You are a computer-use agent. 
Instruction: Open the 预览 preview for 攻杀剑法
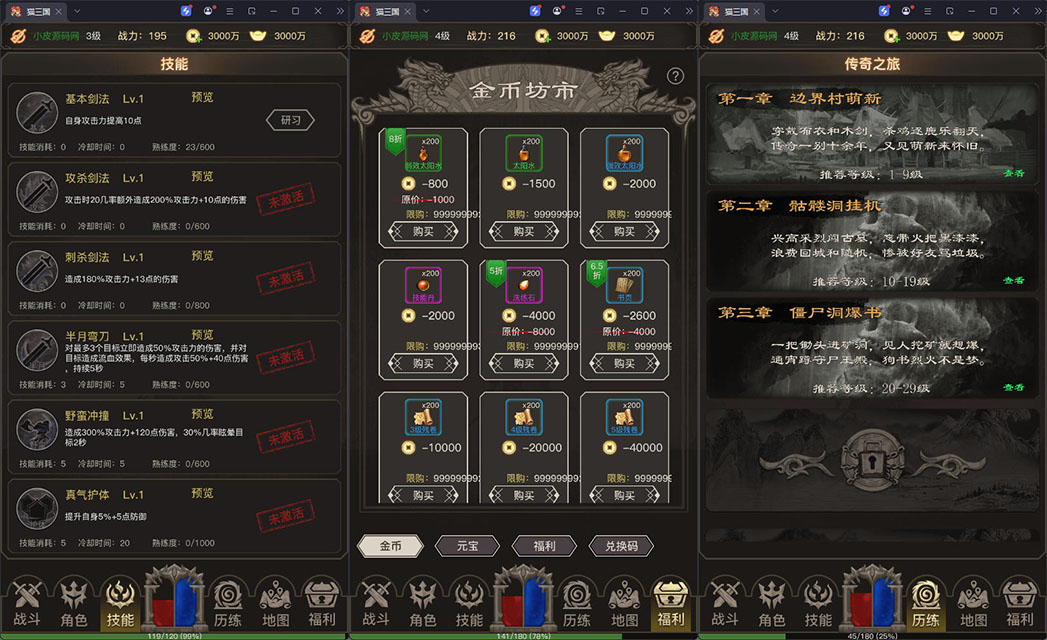(x=202, y=177)
